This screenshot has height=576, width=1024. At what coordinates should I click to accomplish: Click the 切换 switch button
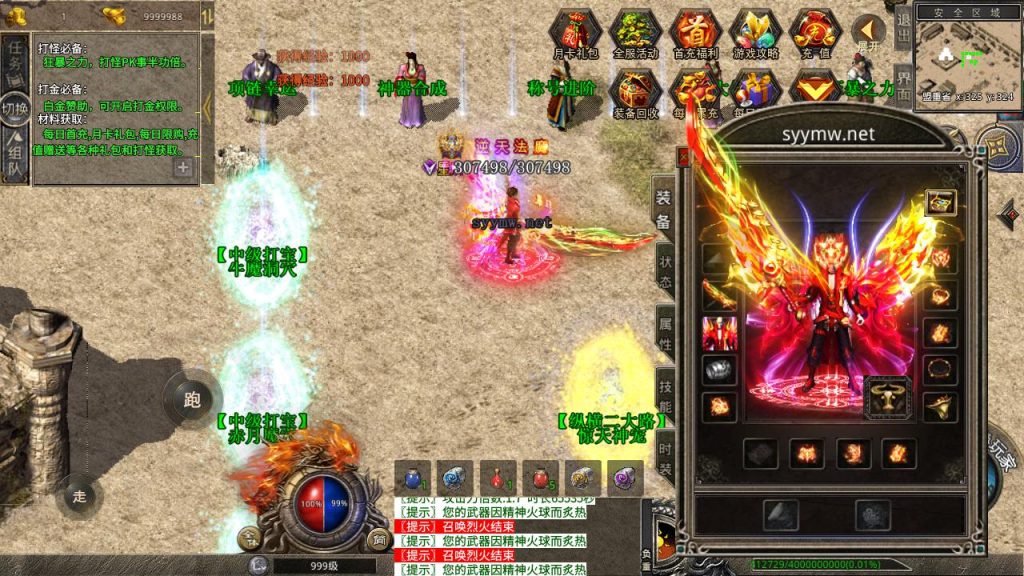click(x=15, y=109)
